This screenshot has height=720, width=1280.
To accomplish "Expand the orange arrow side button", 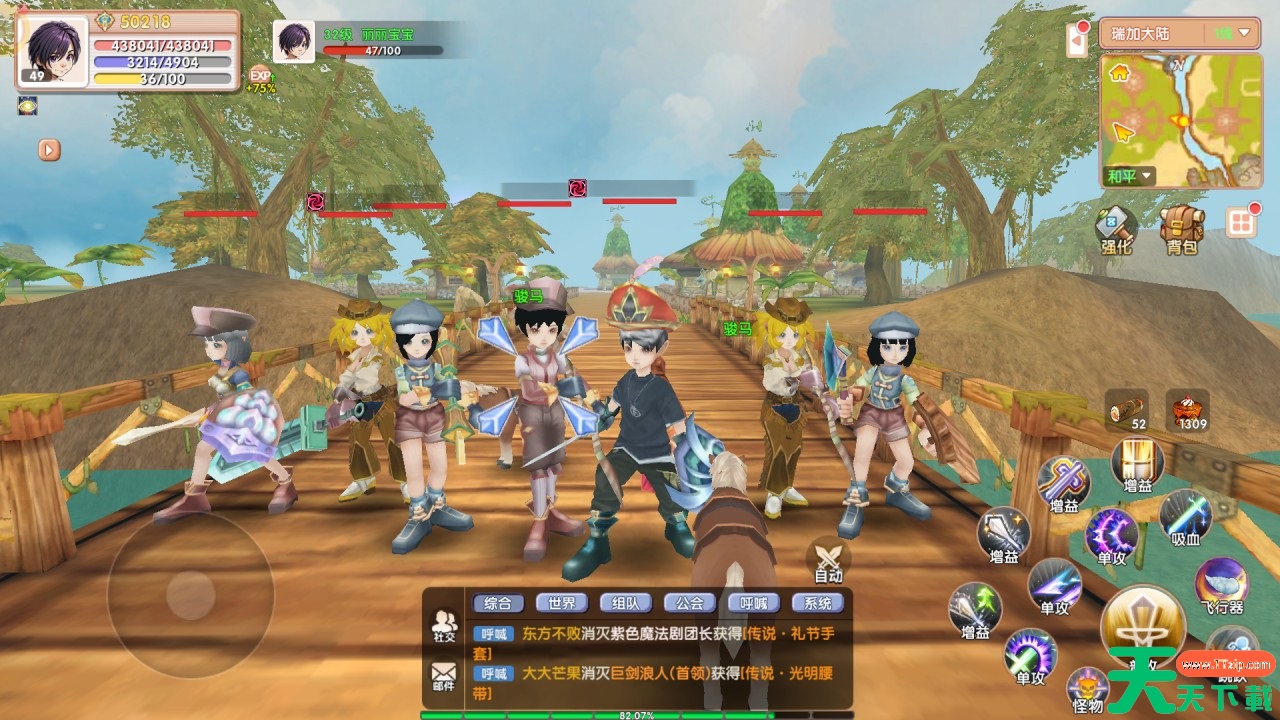I will (x=49, y=150).
